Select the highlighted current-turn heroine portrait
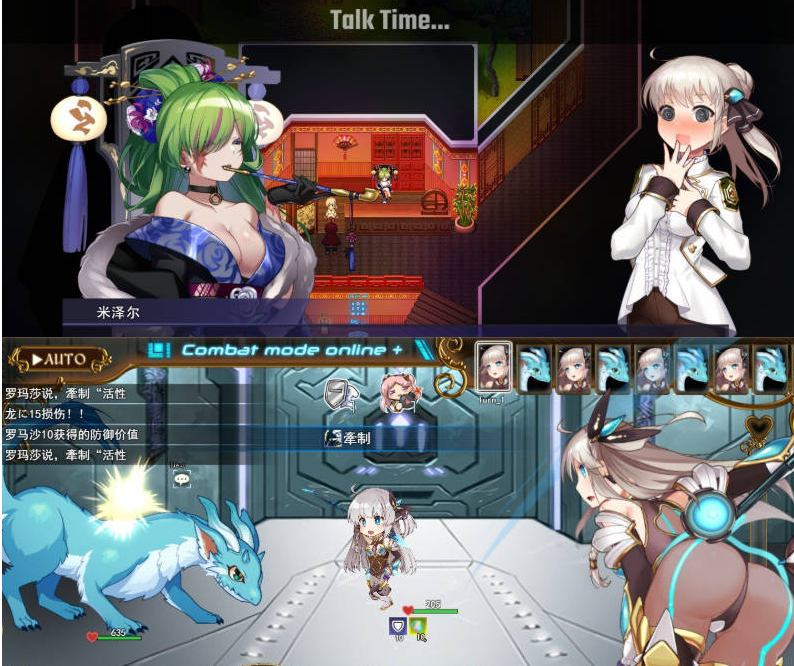Screen dimensions: 794x666 (x=493, y=367)
